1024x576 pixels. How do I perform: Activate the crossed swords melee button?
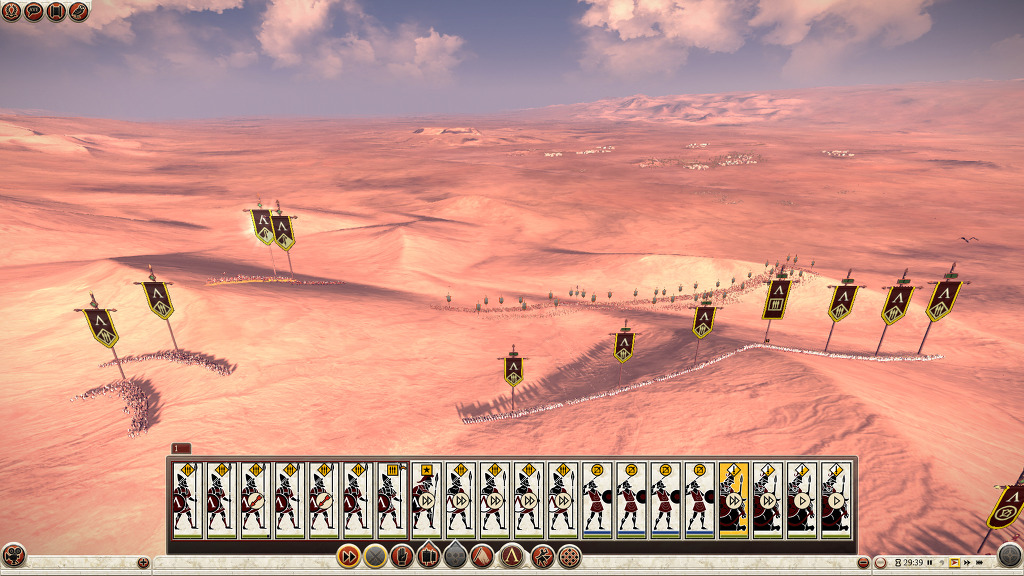point(375,556)
